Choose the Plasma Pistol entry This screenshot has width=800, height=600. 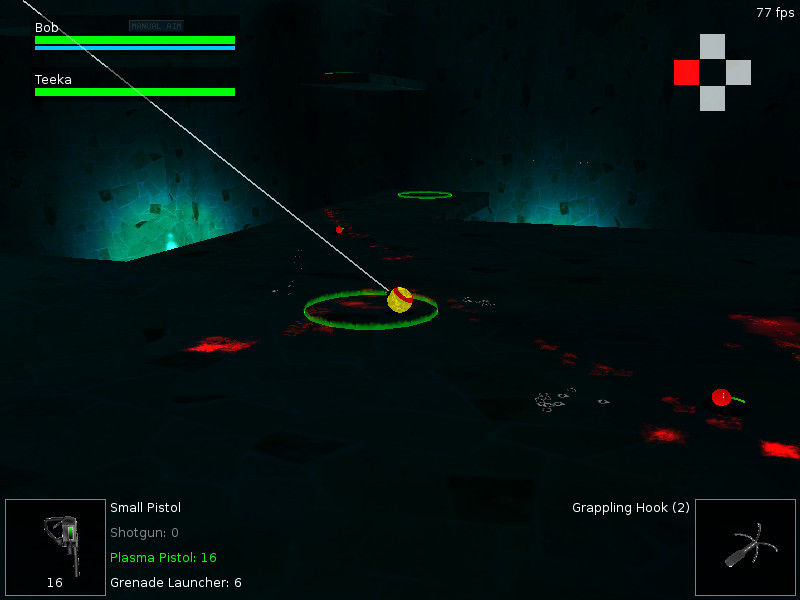tap(163, 558)
